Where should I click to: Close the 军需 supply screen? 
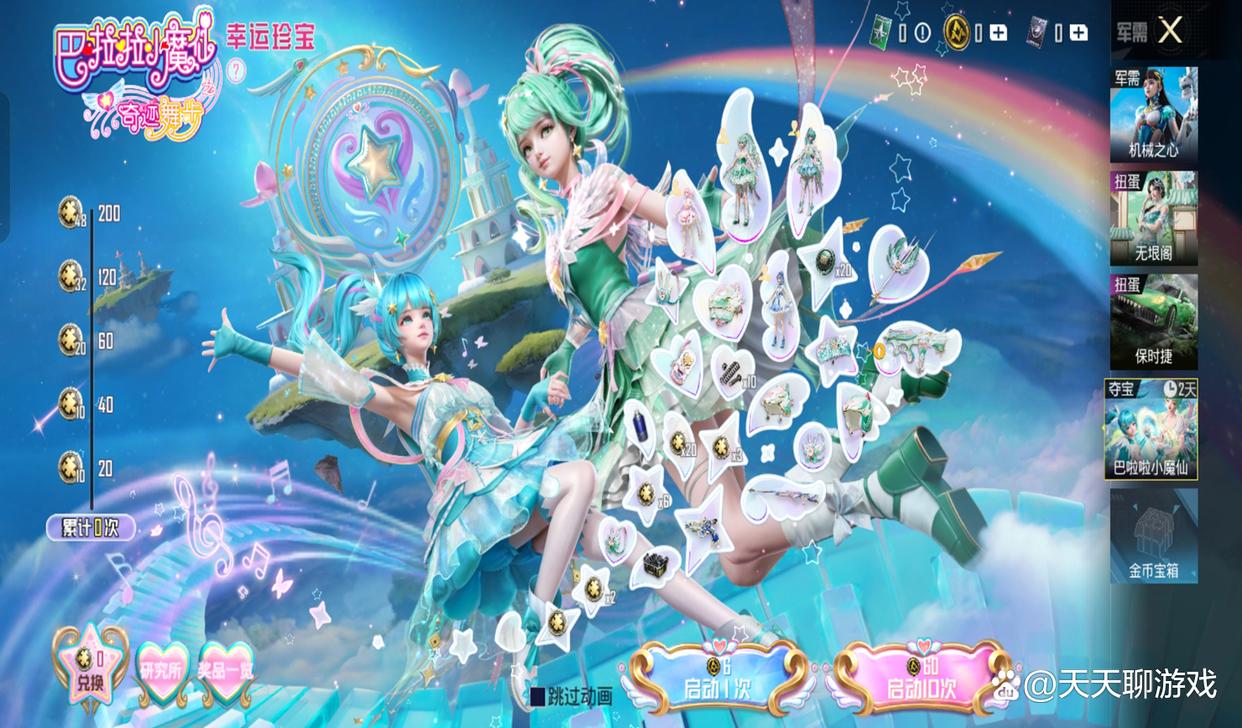1169,31
